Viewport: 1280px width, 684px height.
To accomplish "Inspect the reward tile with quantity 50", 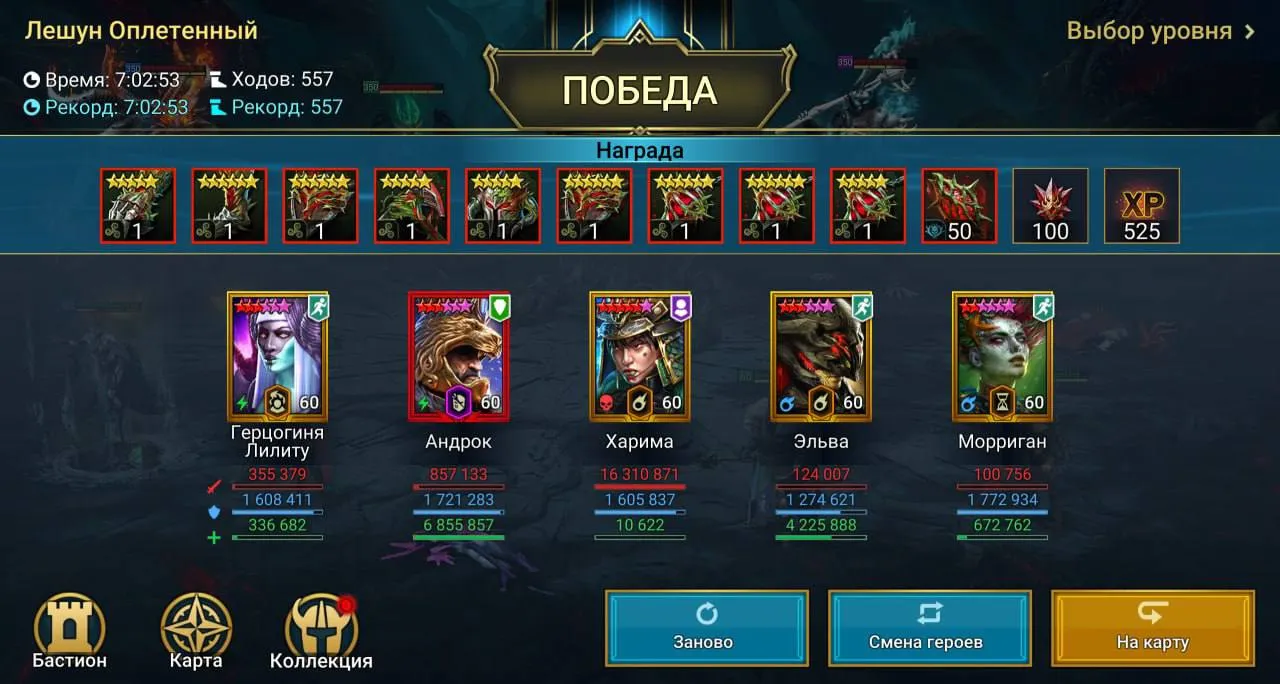I will 959,206.
